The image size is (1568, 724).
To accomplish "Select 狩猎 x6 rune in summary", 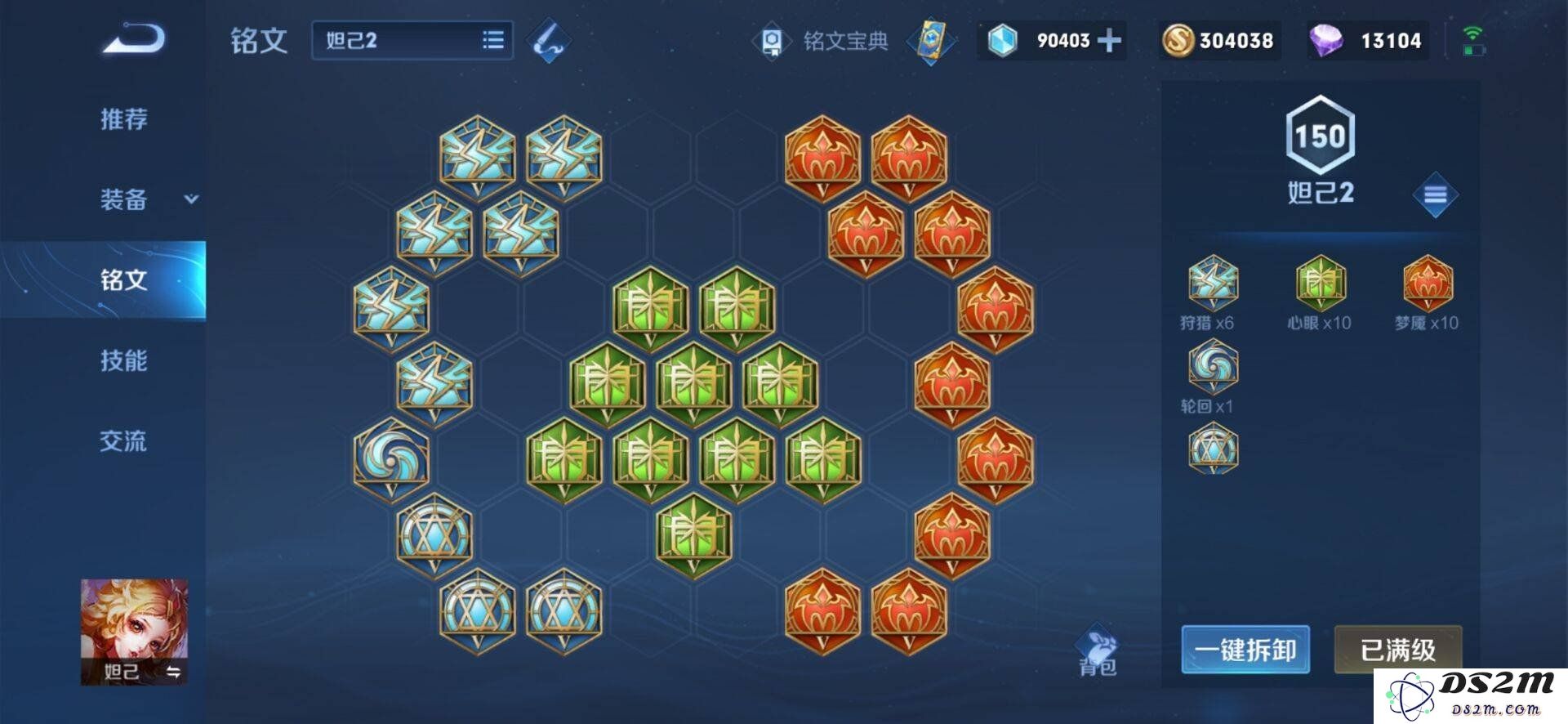I will coord(1213,284).
